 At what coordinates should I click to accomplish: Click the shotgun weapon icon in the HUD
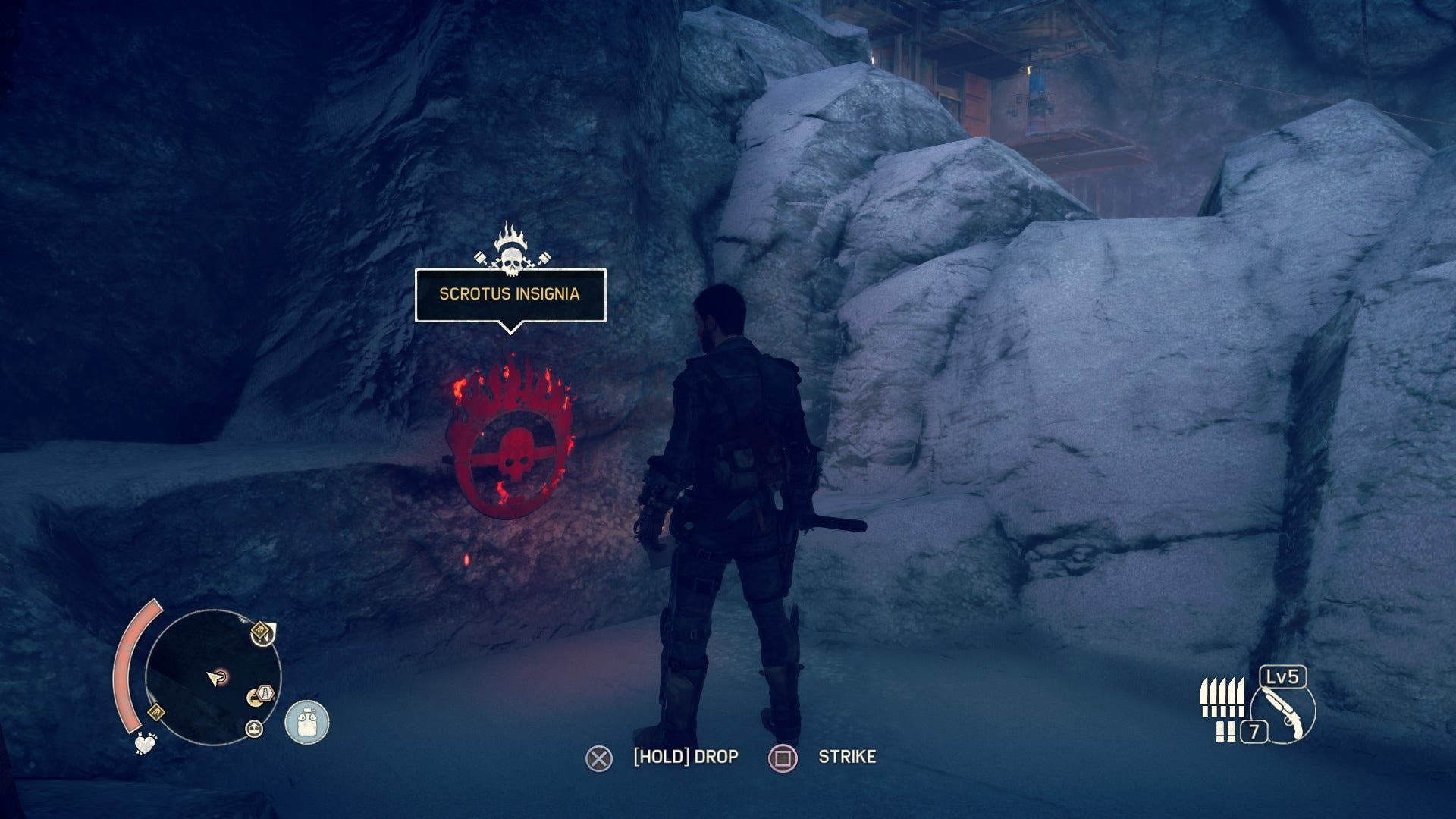1282,713
